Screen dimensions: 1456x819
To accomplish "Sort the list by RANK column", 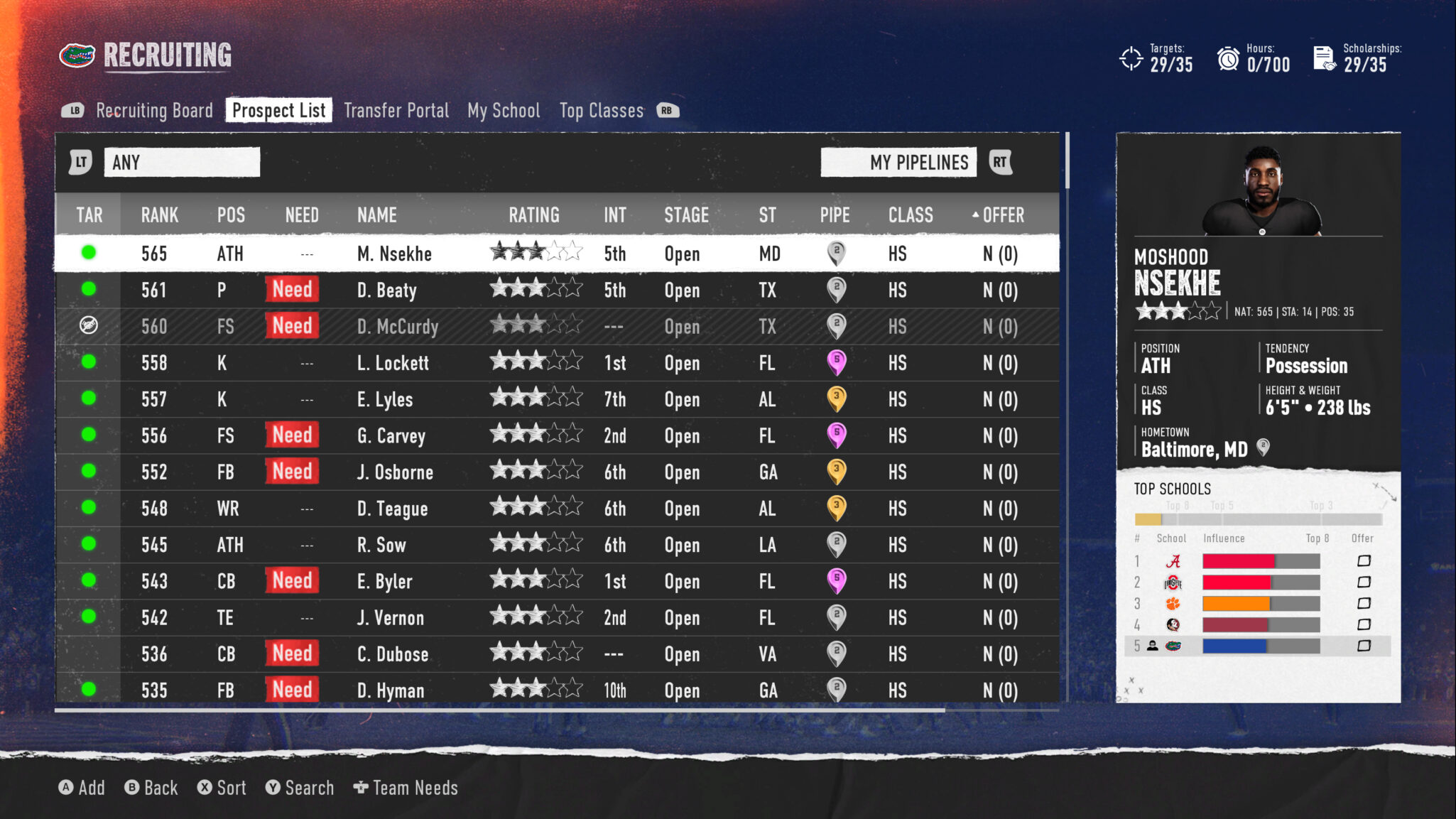I will pos(159,215).
